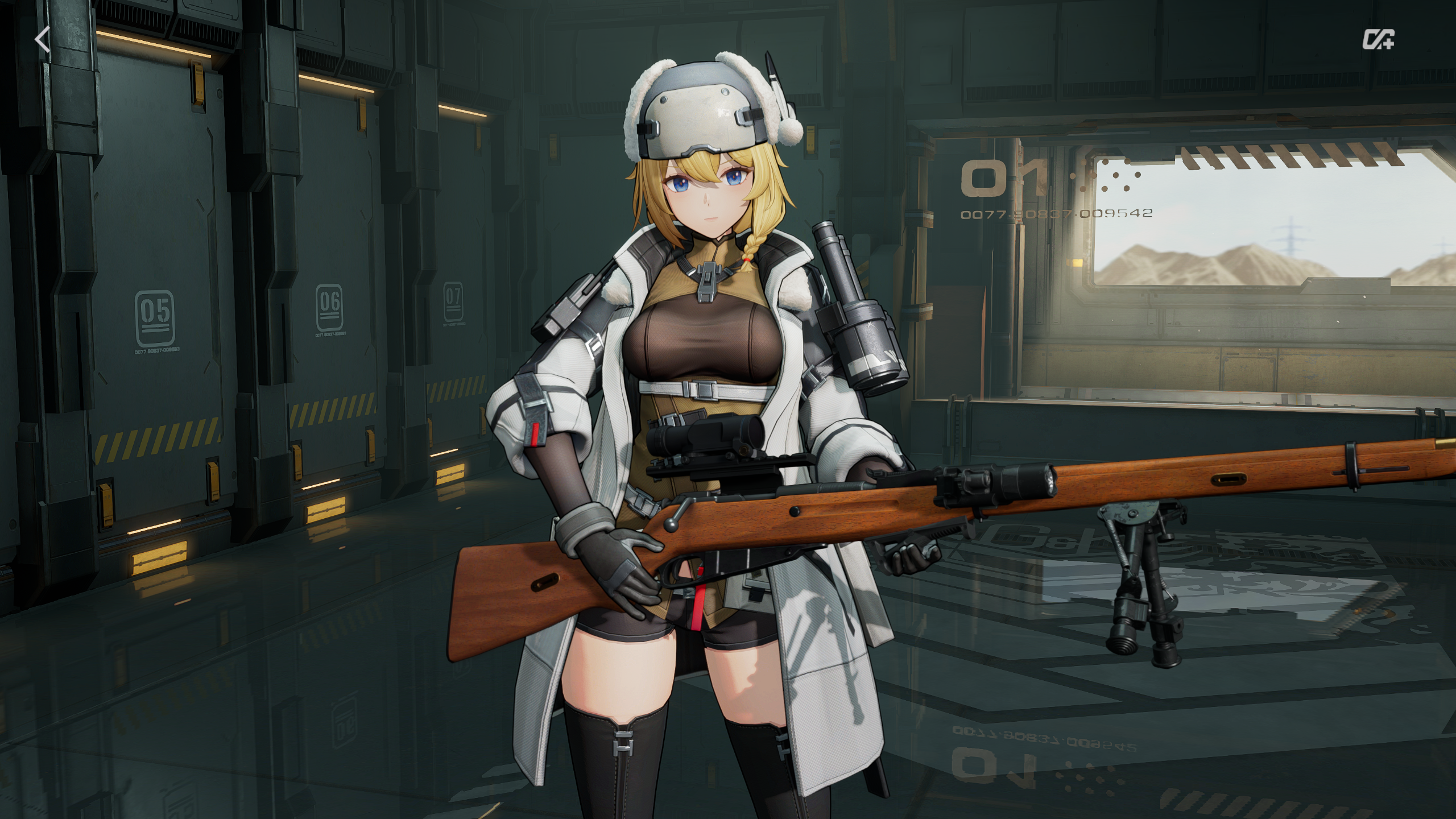Toggle the interface display icon at top right
Screen dimensions: 1456x819
coord(1378,40)
